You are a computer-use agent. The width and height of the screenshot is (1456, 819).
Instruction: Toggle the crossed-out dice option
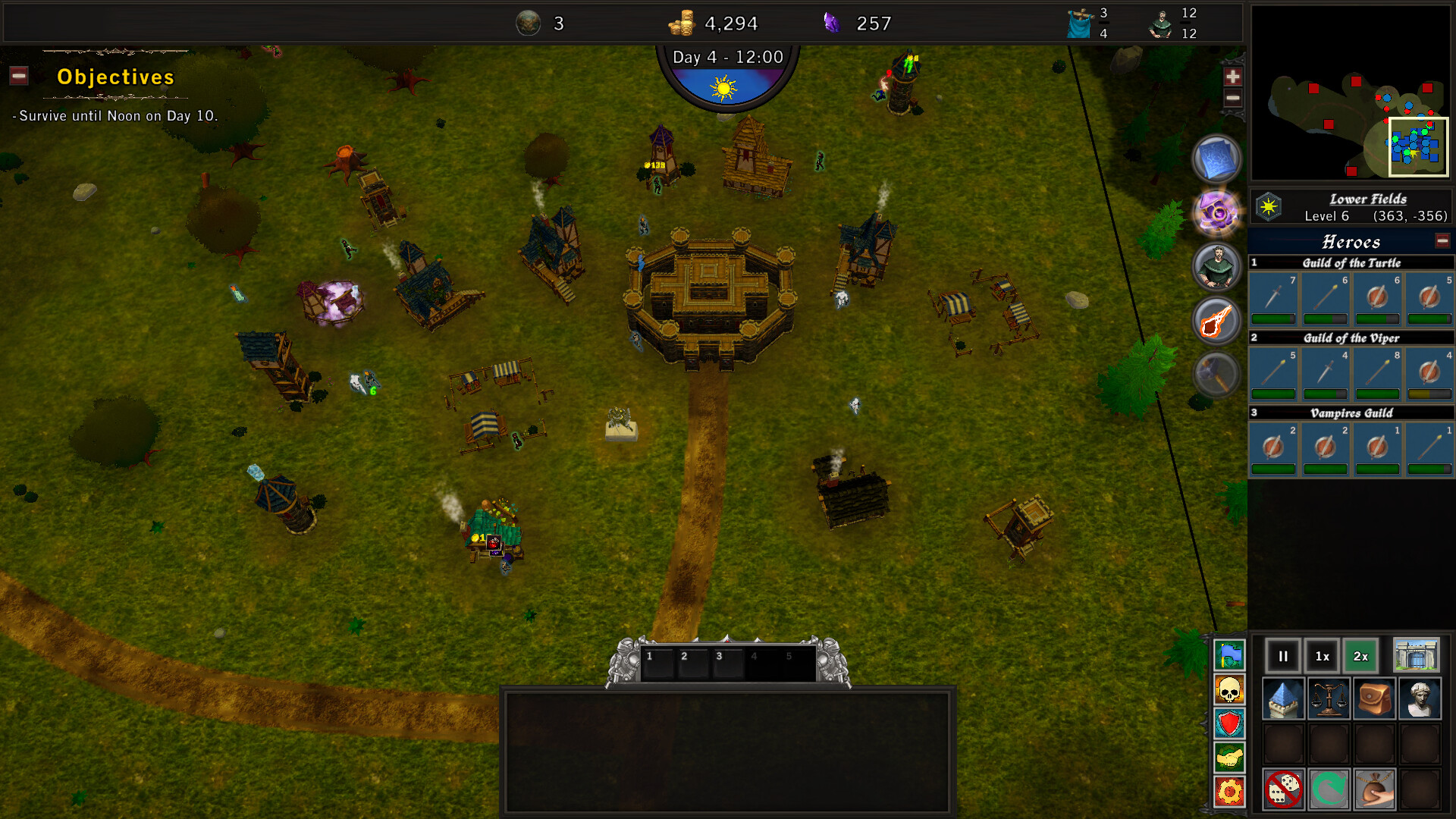(1282, 789)
